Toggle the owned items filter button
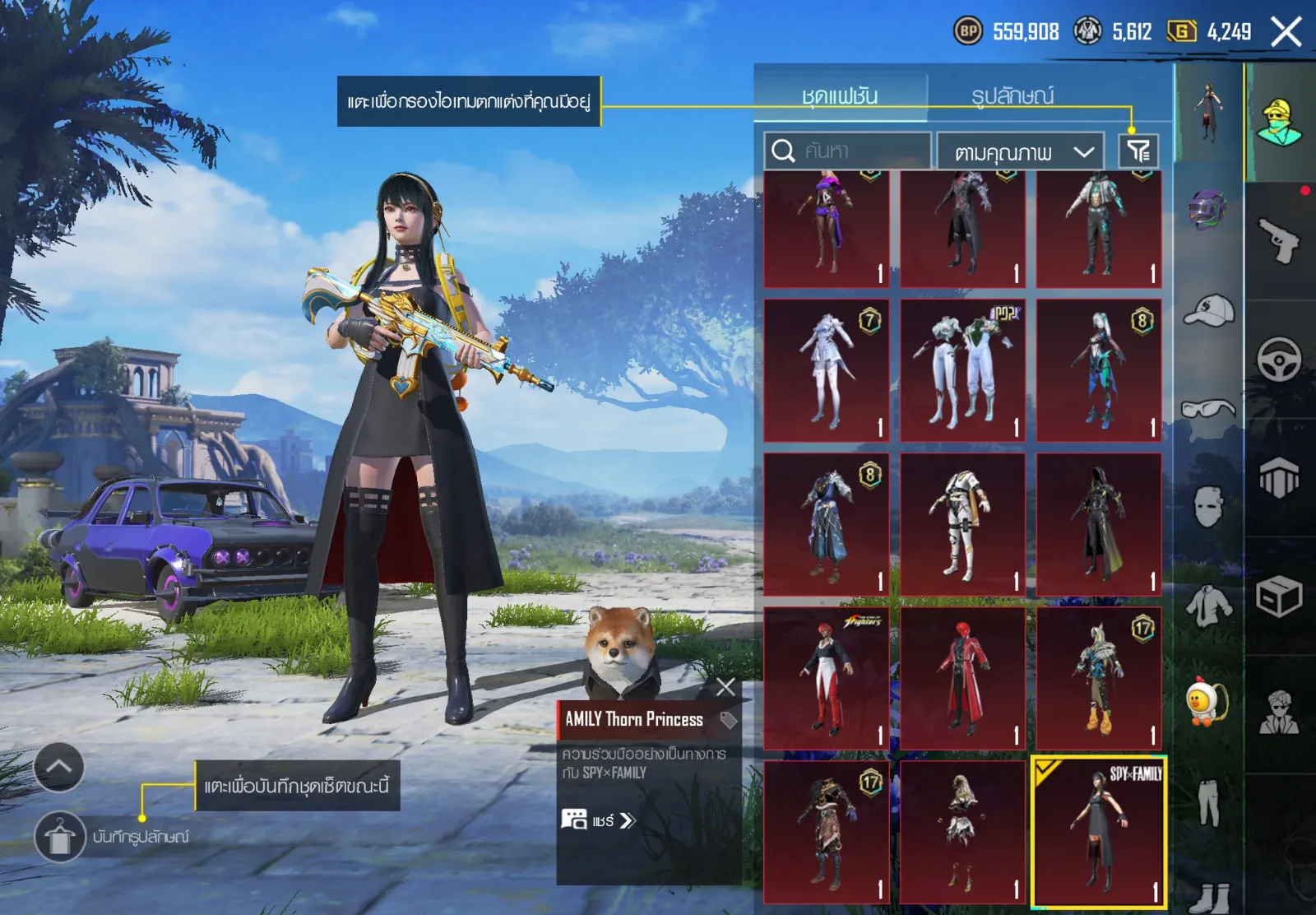1316x915 pixels. [1138, 151]
